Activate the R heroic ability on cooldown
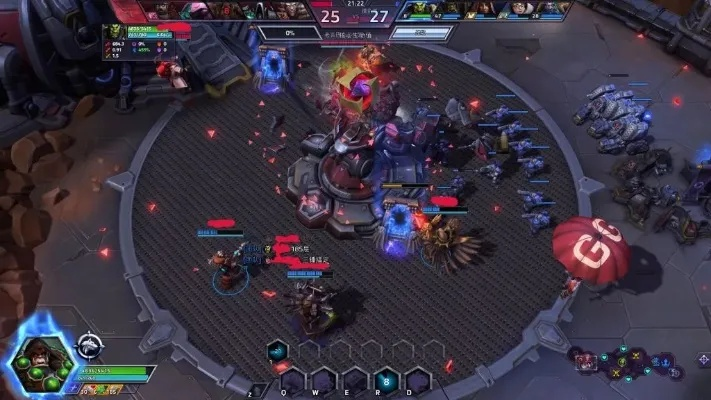 click(x=388, y=378)
